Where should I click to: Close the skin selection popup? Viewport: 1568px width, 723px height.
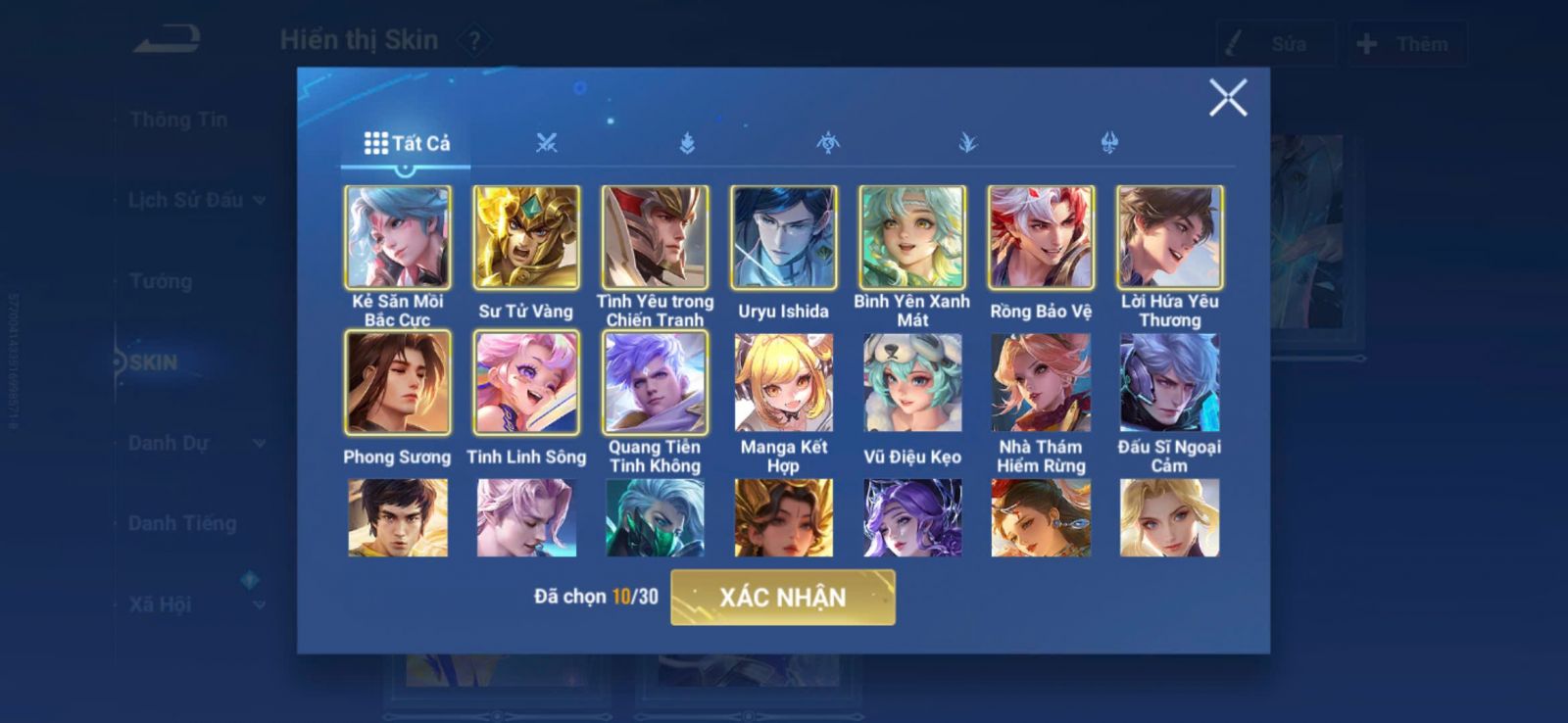(x=1227, y=98)
